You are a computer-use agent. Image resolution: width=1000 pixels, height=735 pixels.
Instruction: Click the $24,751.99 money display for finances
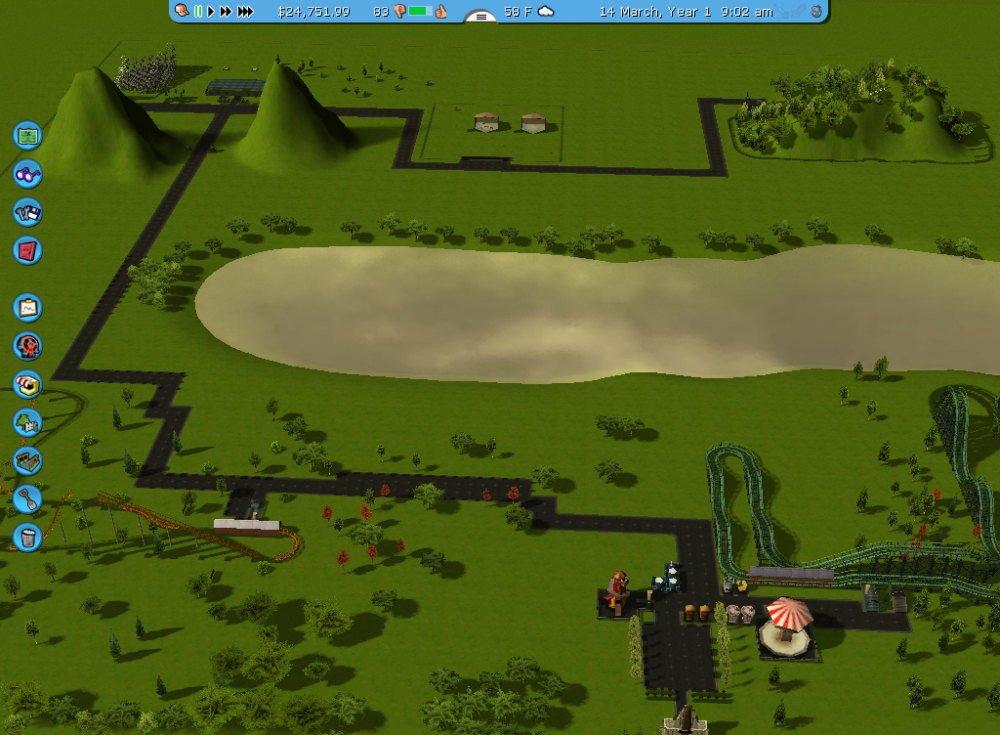(x=313, y=12)
